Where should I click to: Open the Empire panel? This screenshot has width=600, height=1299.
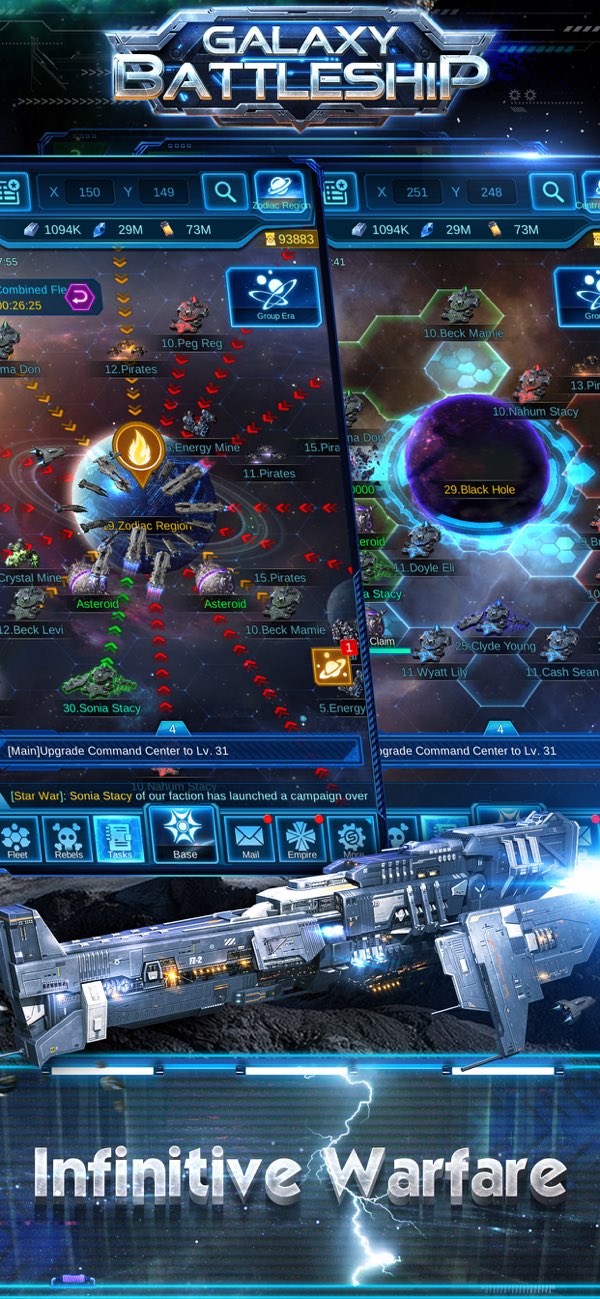click(x=302, y=840)
